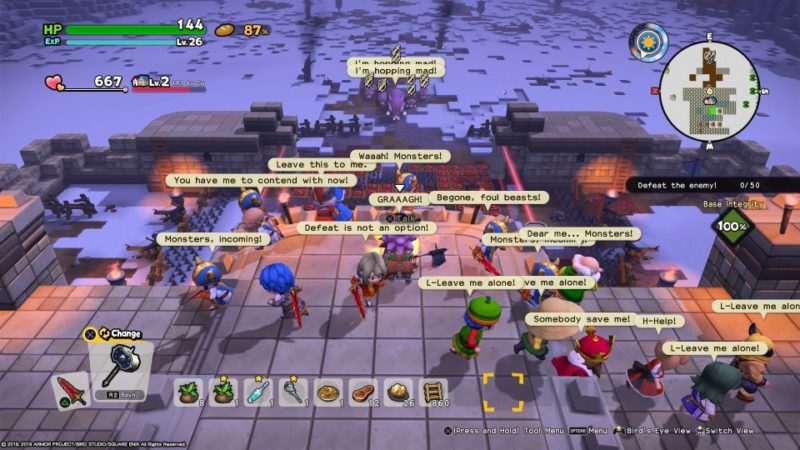Select the blue potion bottle slot
800x450 pixels.
(x=258, y=391)
